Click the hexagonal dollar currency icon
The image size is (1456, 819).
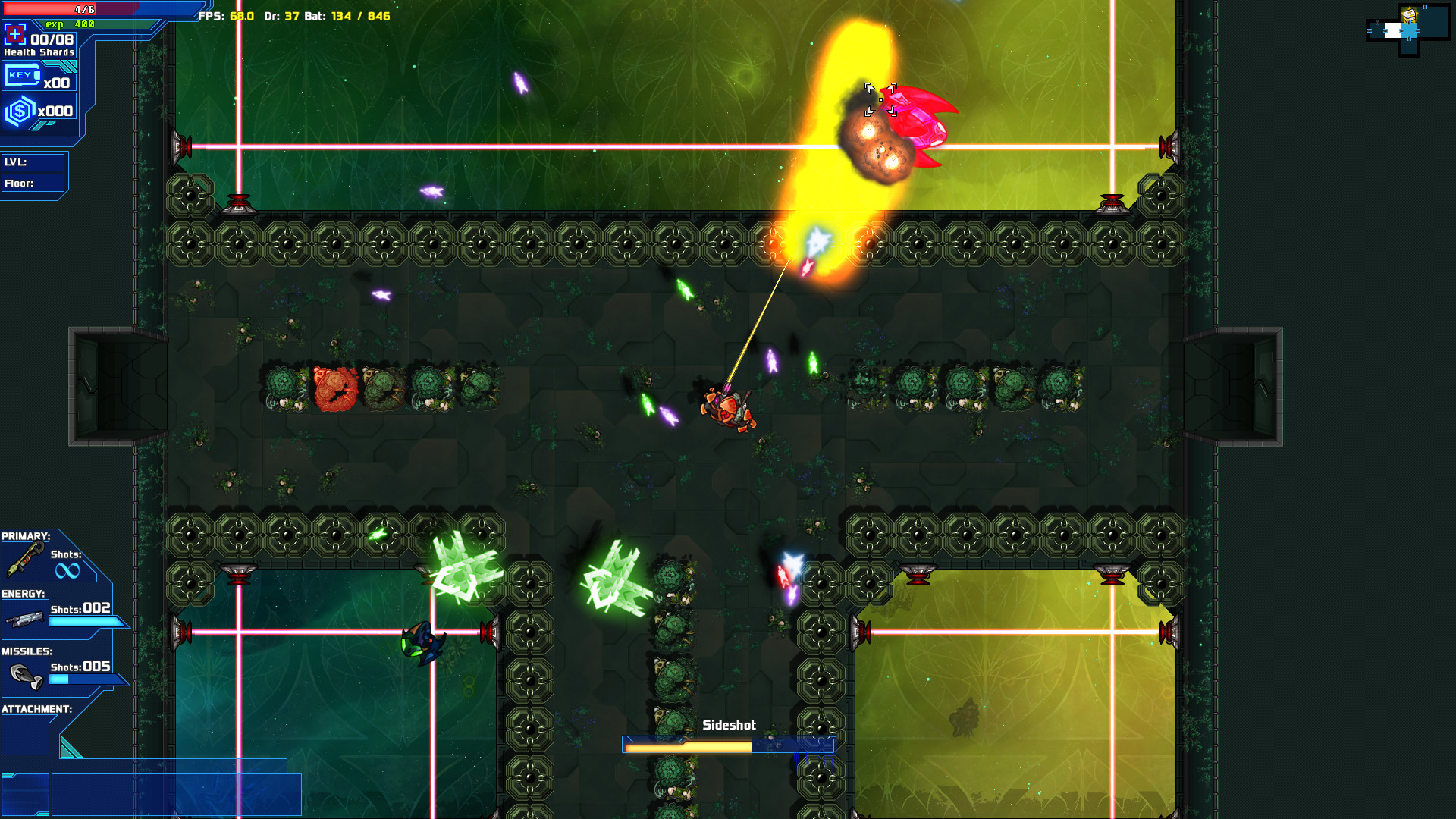(20, 108)
